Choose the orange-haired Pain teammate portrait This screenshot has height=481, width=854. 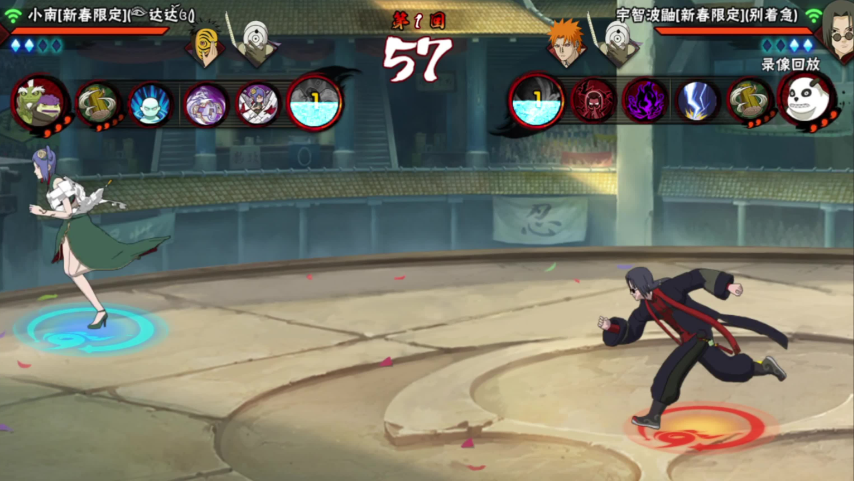tap(567, 43)
